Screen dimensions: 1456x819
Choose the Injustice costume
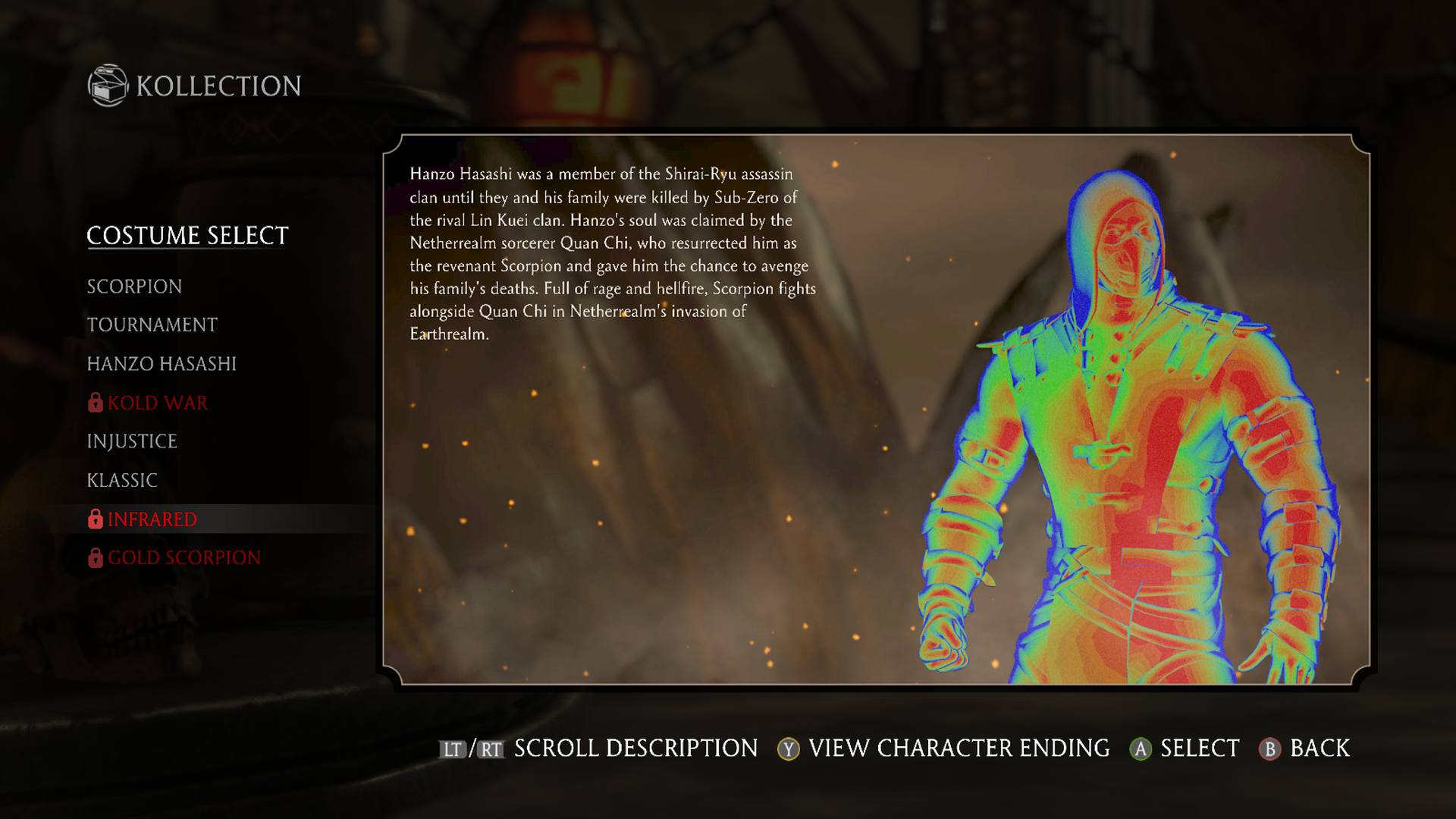point(132,441)
